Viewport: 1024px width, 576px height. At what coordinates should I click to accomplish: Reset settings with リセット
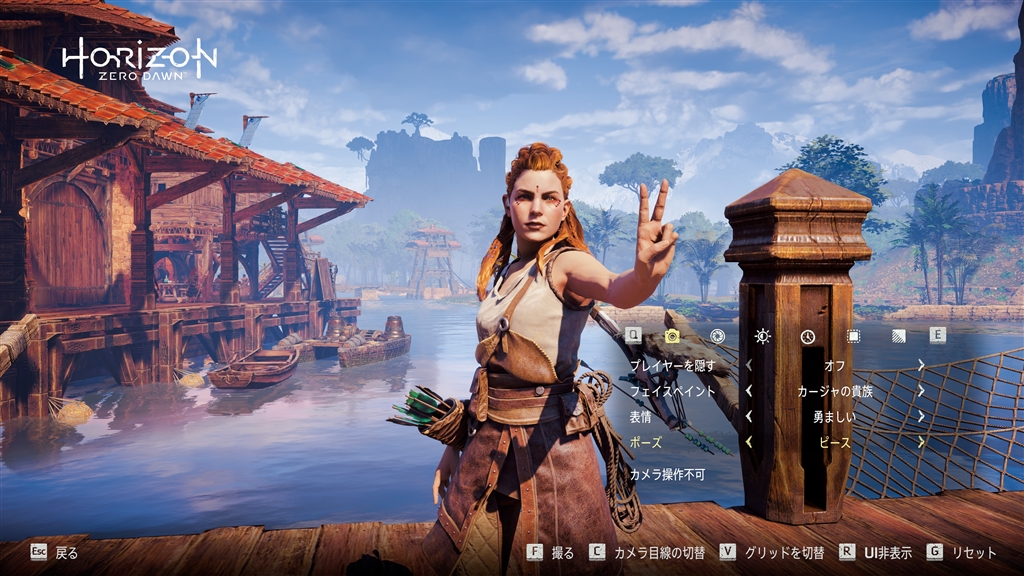click(x=974, y=552)
